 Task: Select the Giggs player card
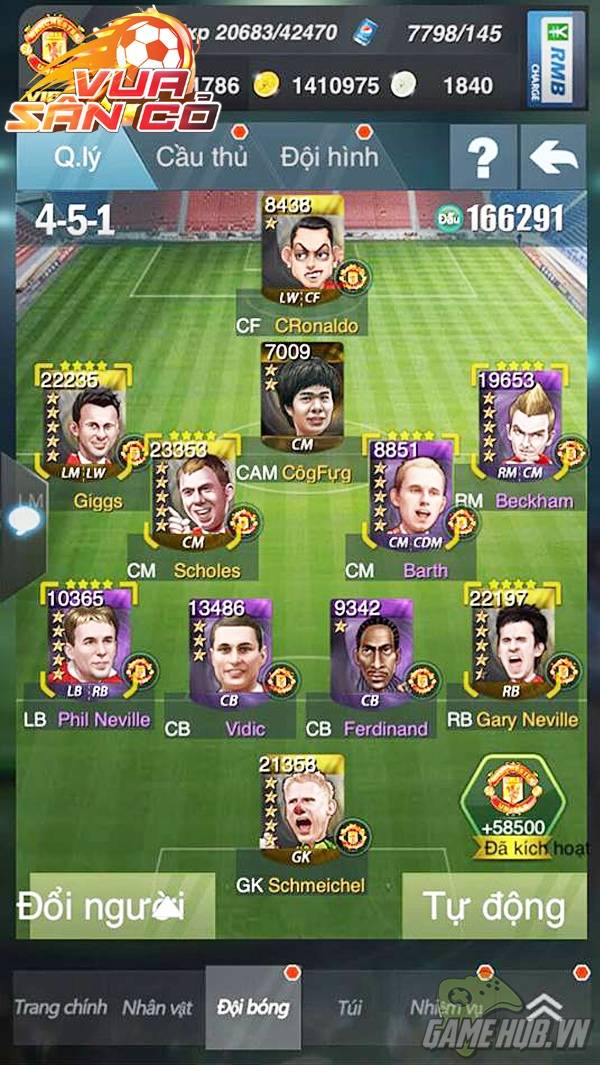point(84,424)
